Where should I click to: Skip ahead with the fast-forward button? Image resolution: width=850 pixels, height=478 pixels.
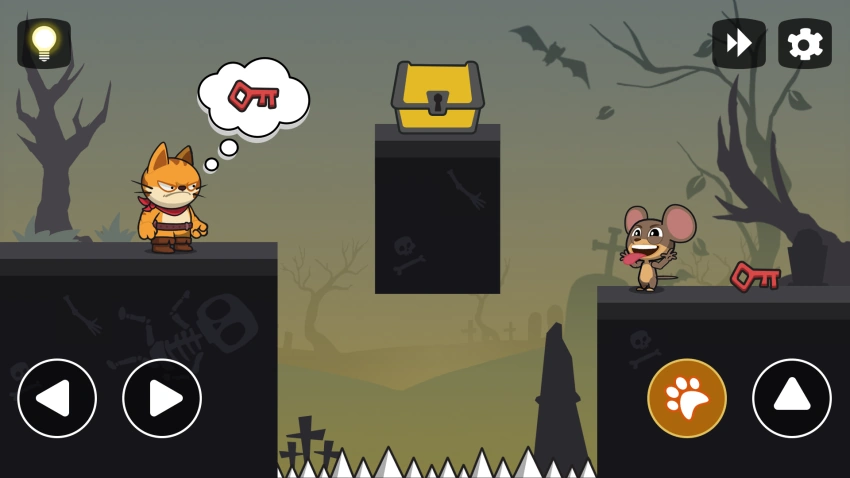pos(738,44)
